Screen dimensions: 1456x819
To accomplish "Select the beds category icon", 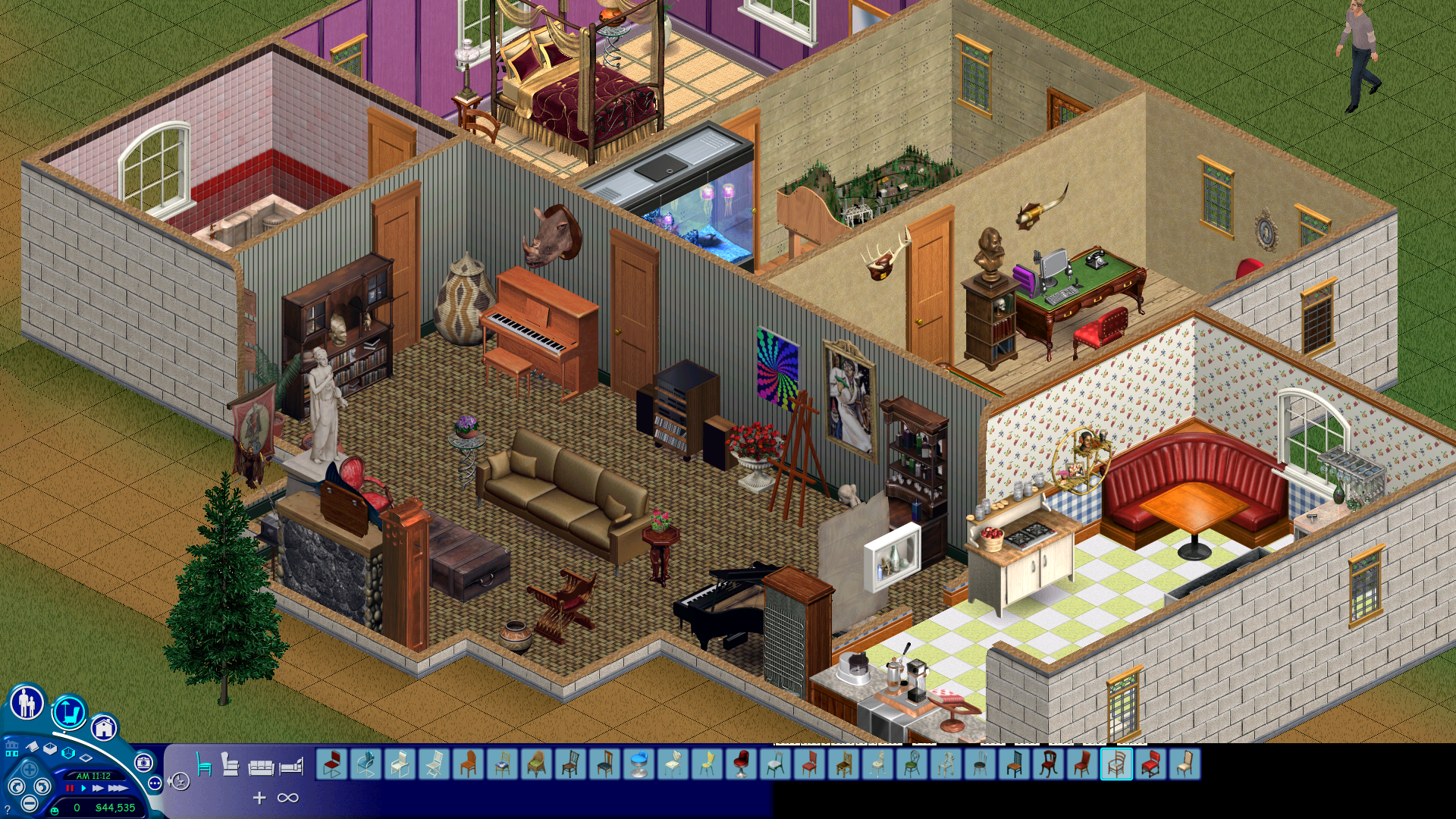I will pyautogui.click(x=294, y=767).
